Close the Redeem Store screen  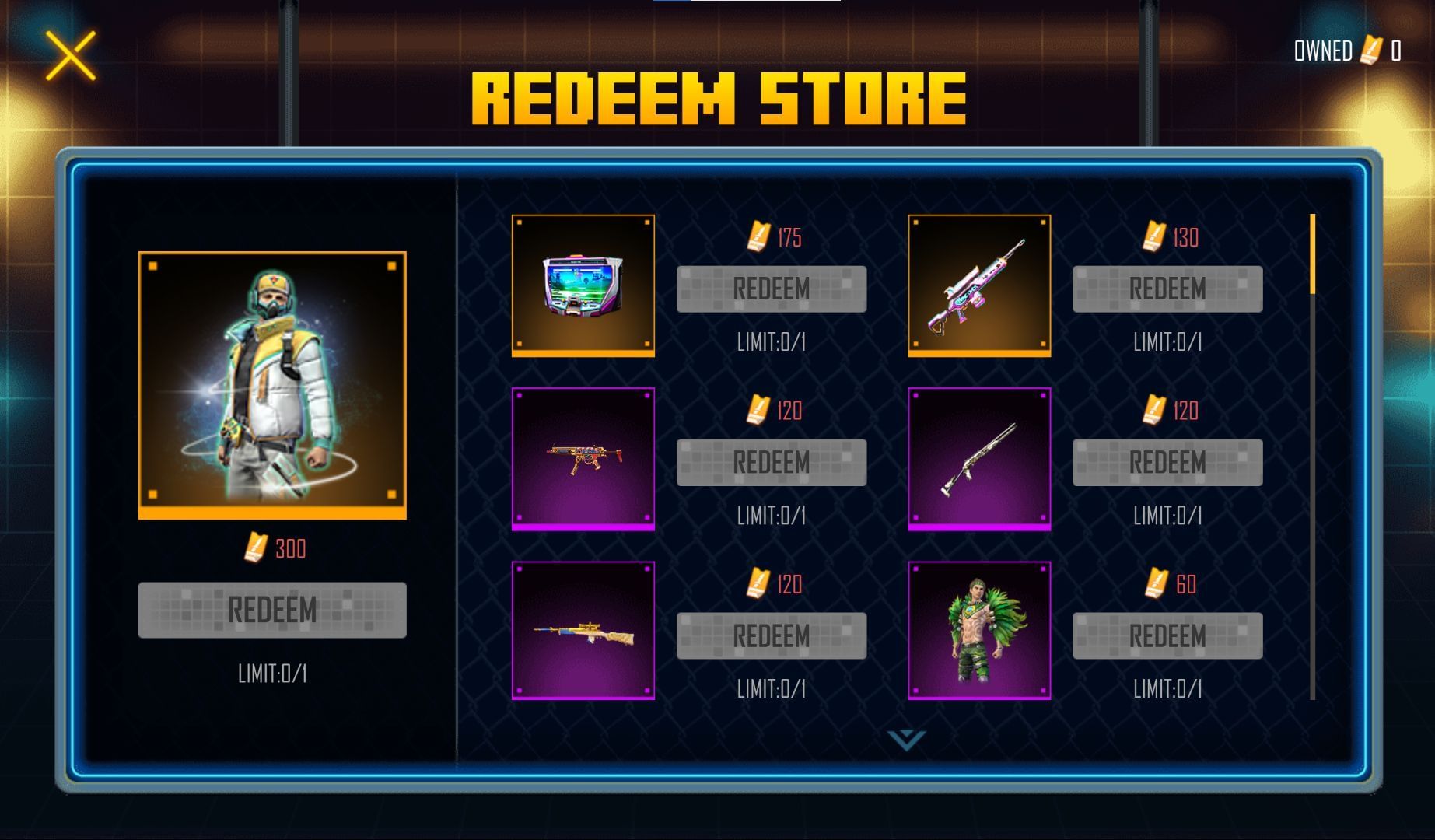coord(72,58)
